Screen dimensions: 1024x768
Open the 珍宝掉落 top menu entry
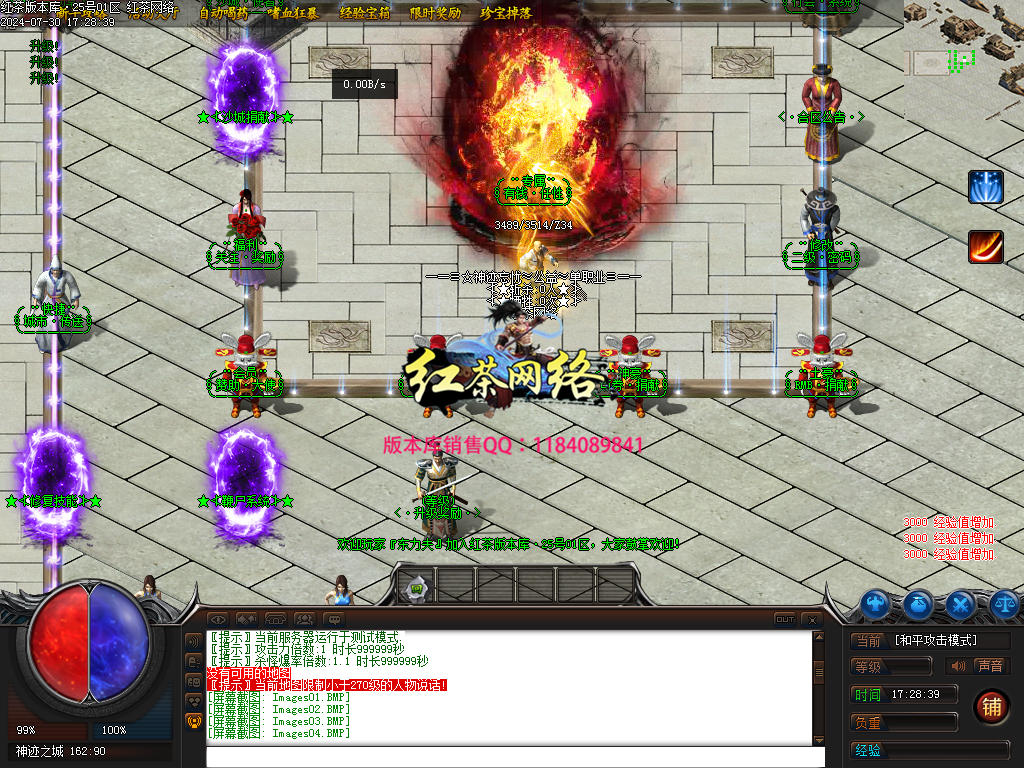tap(506, 13)
